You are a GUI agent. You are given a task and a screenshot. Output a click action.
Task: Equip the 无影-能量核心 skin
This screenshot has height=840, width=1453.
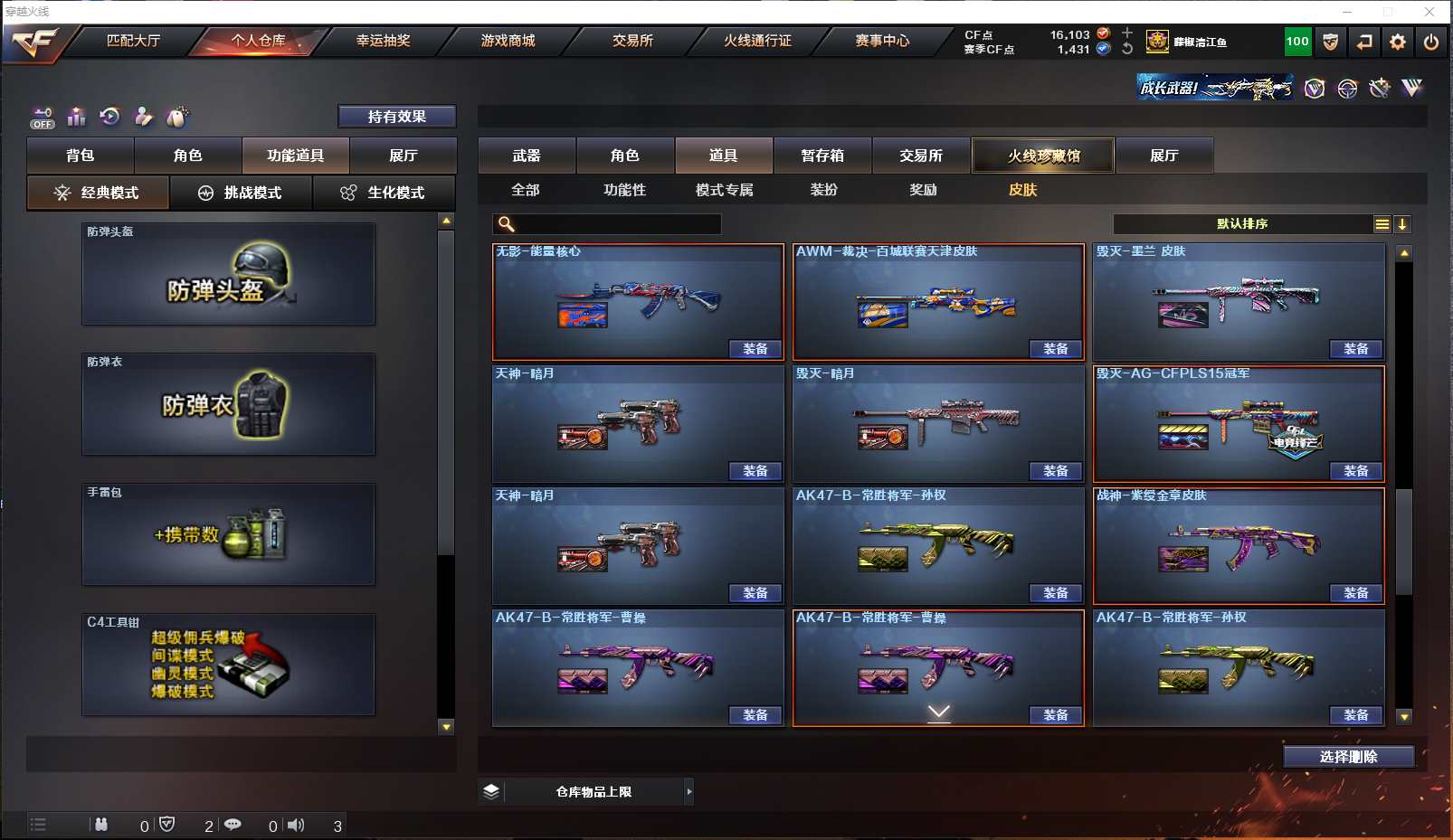[755, 349]
